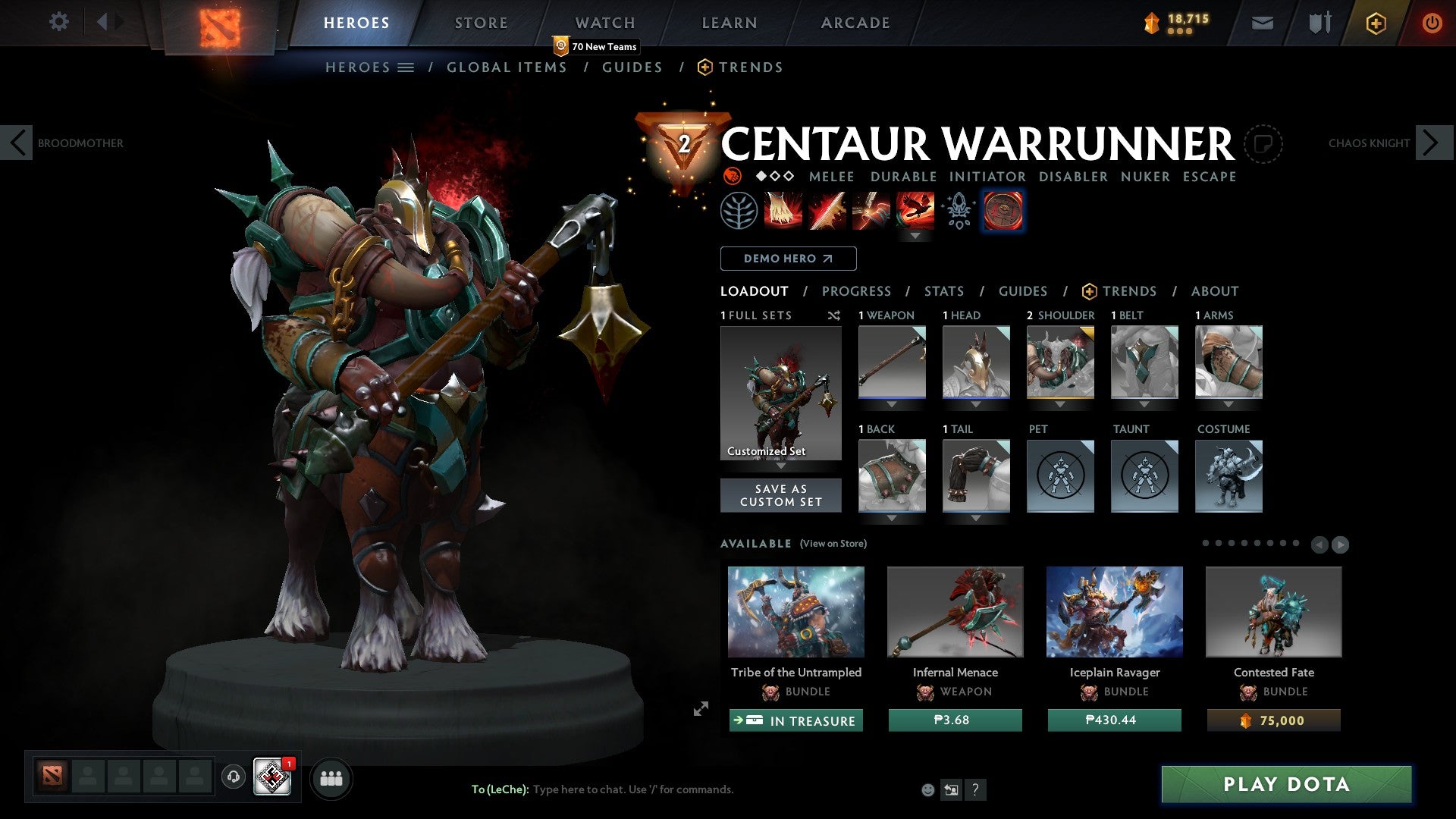Open the heroes hamburger menu
The image size is (1456, 819).
point(404,67)
